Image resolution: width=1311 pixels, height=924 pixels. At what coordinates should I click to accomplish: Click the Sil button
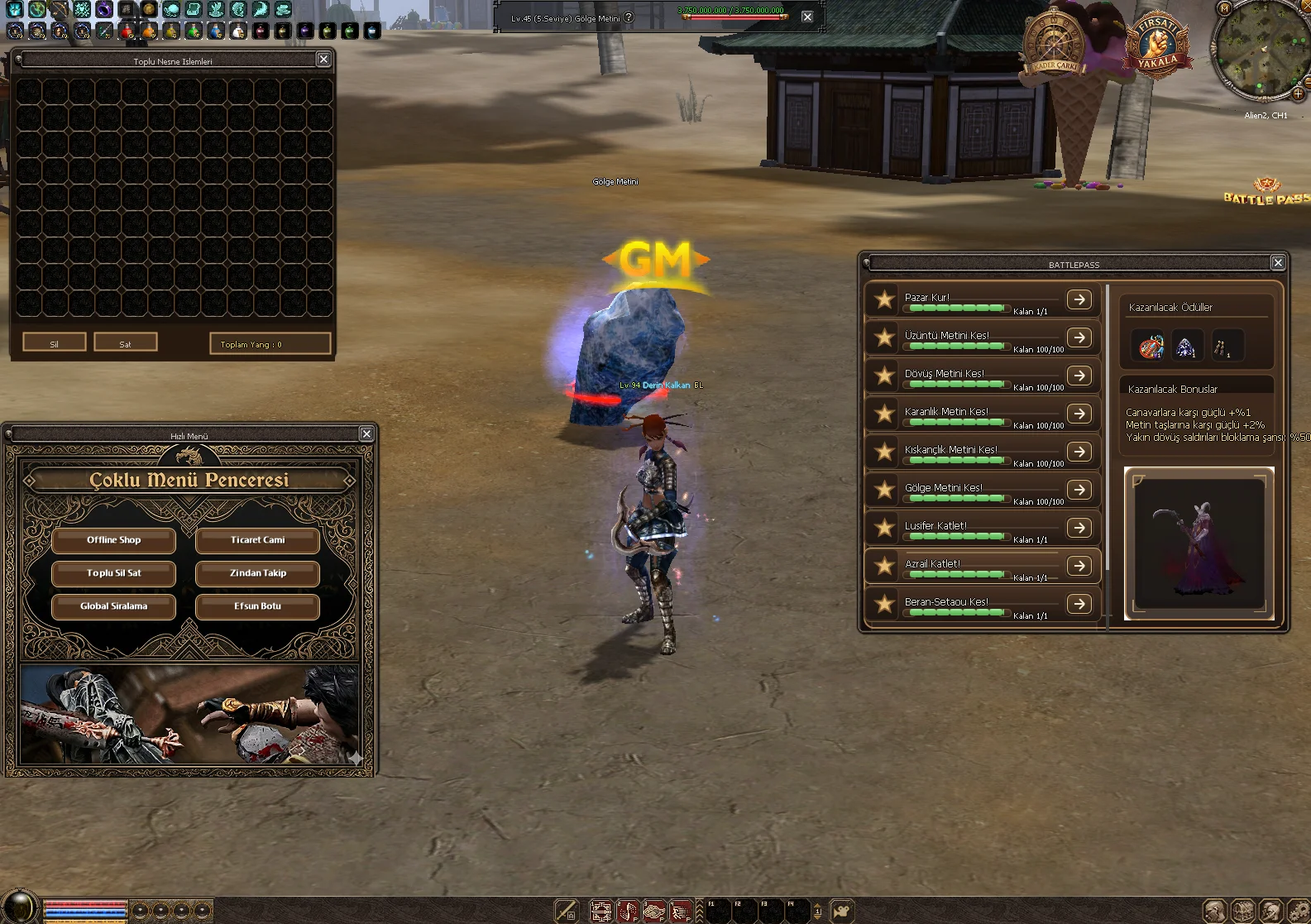point(55,343)
